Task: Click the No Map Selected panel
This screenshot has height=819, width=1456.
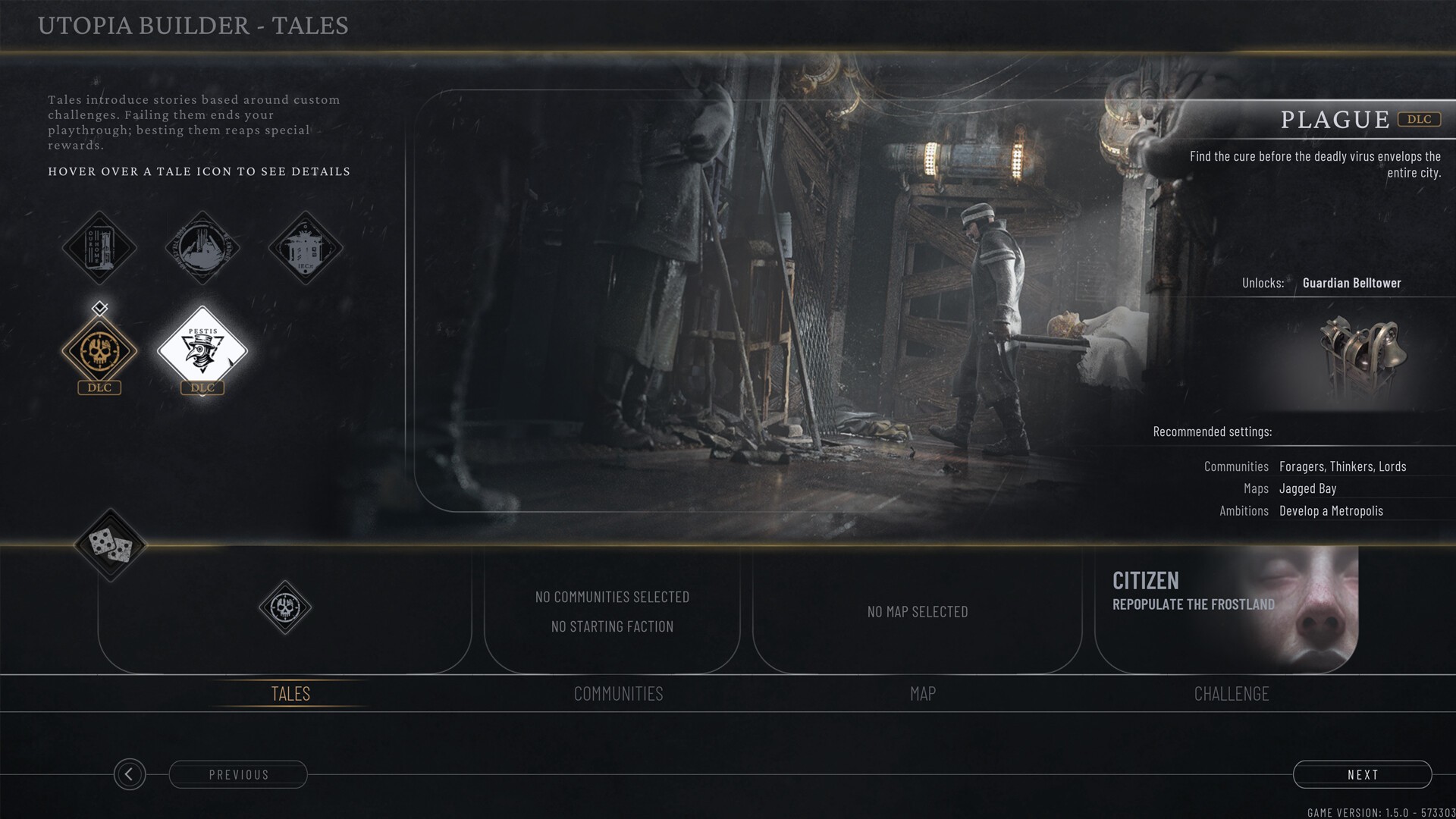Action: point(917,611)
